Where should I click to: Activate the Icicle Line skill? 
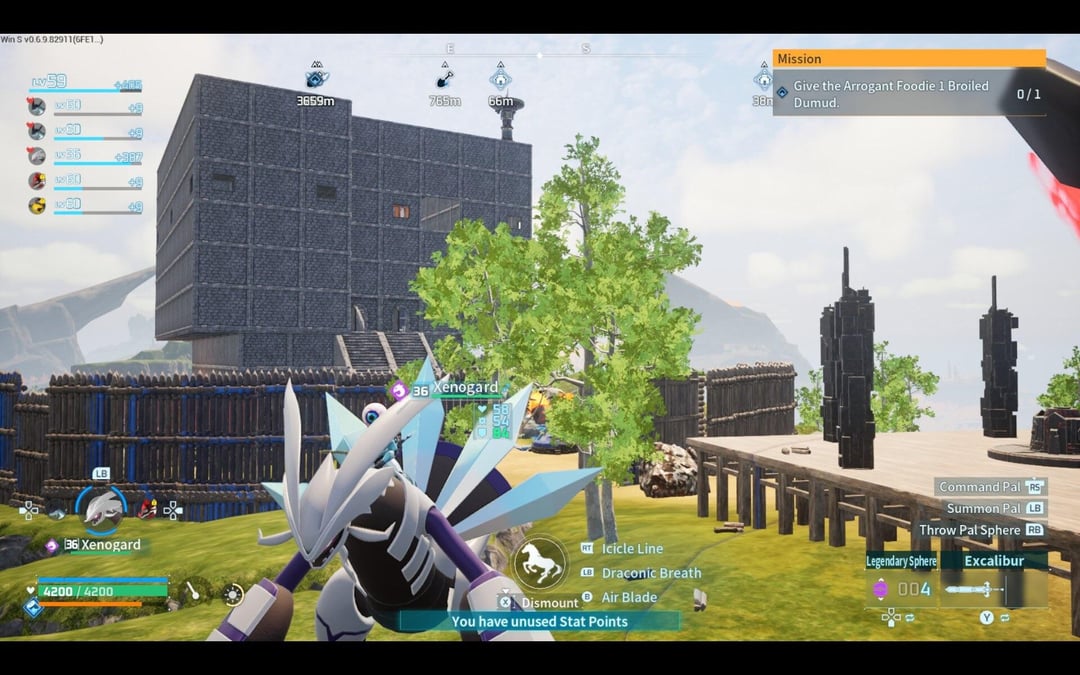632,549
